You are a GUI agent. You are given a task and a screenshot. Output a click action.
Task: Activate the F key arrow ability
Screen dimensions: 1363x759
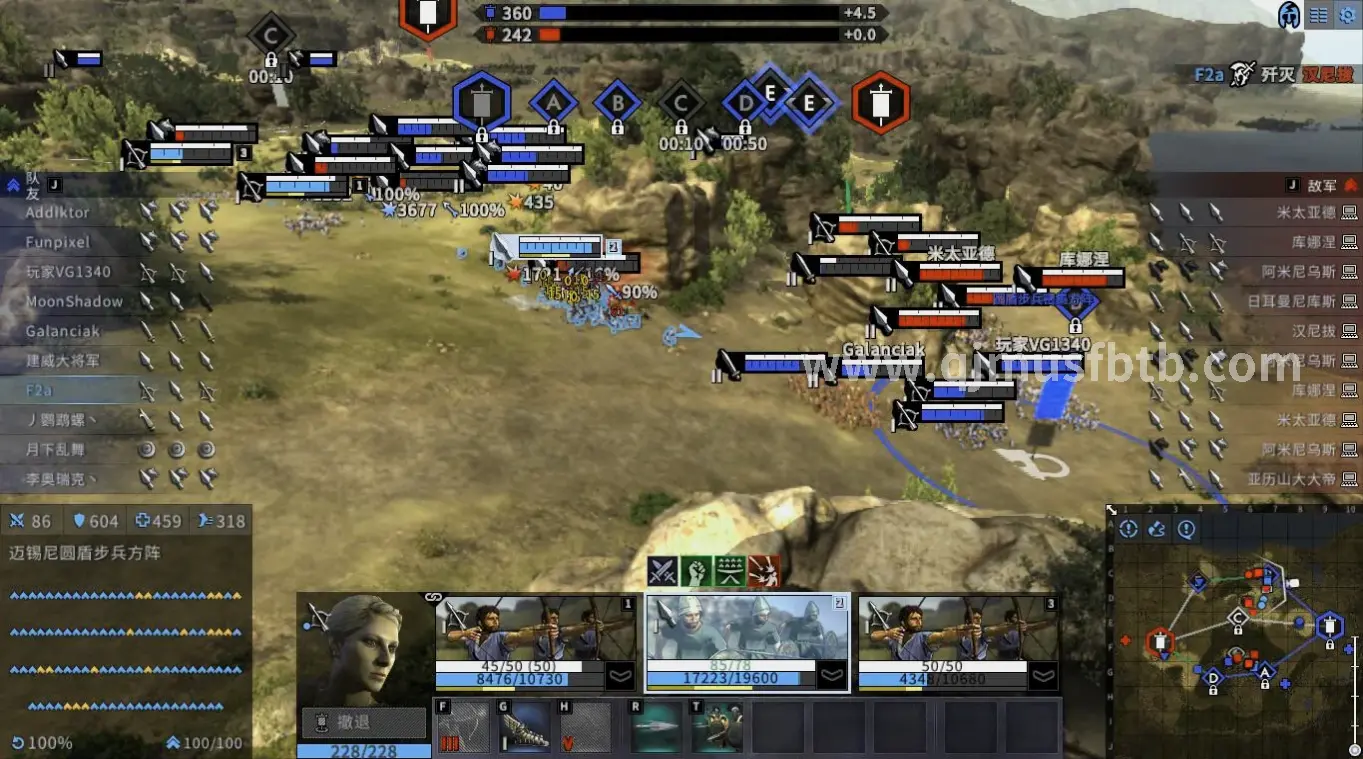pyautogui.click(x=462, y=727)
